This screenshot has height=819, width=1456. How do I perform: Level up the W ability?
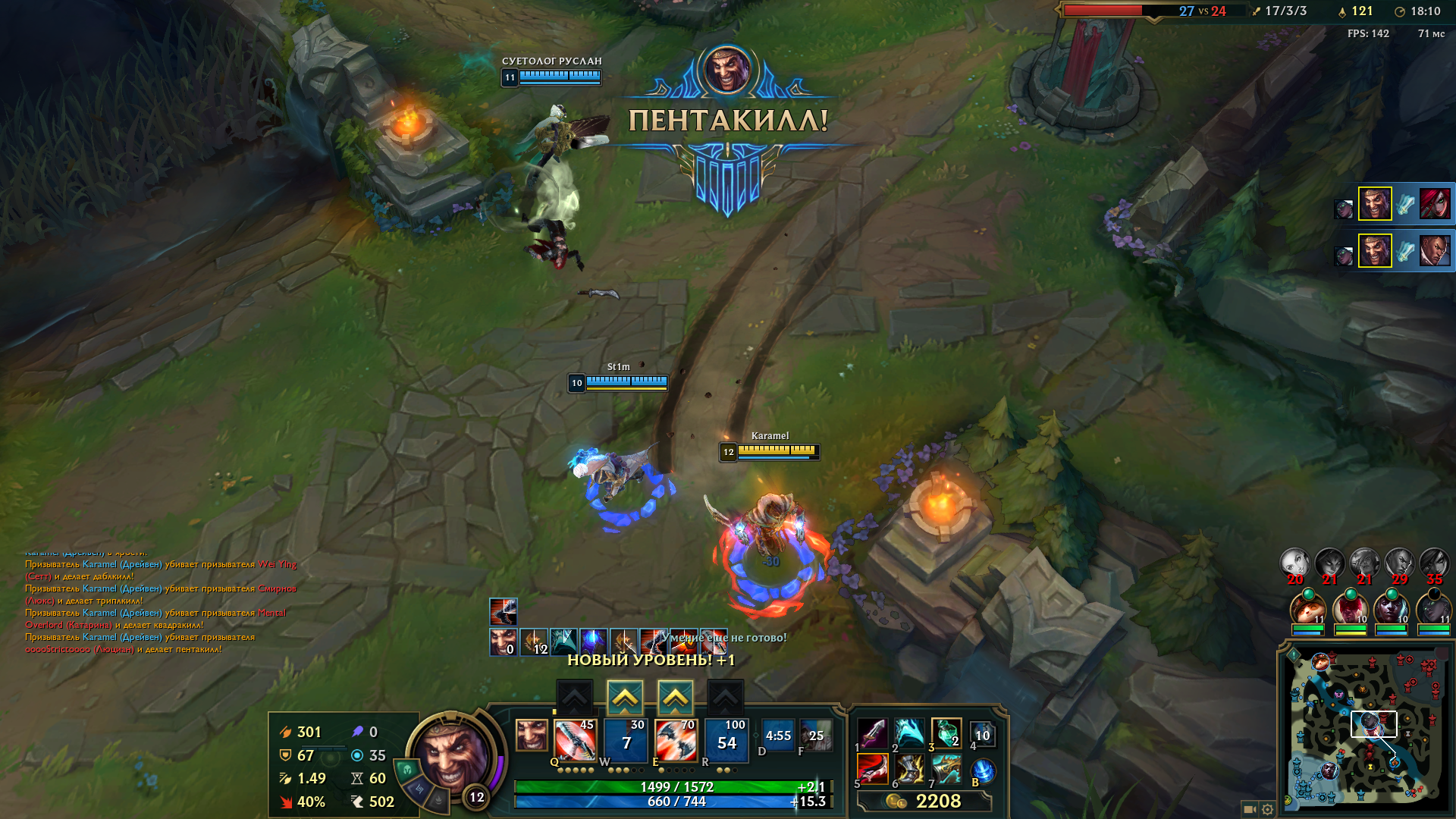pyautogui.click(x=624, y=696)
